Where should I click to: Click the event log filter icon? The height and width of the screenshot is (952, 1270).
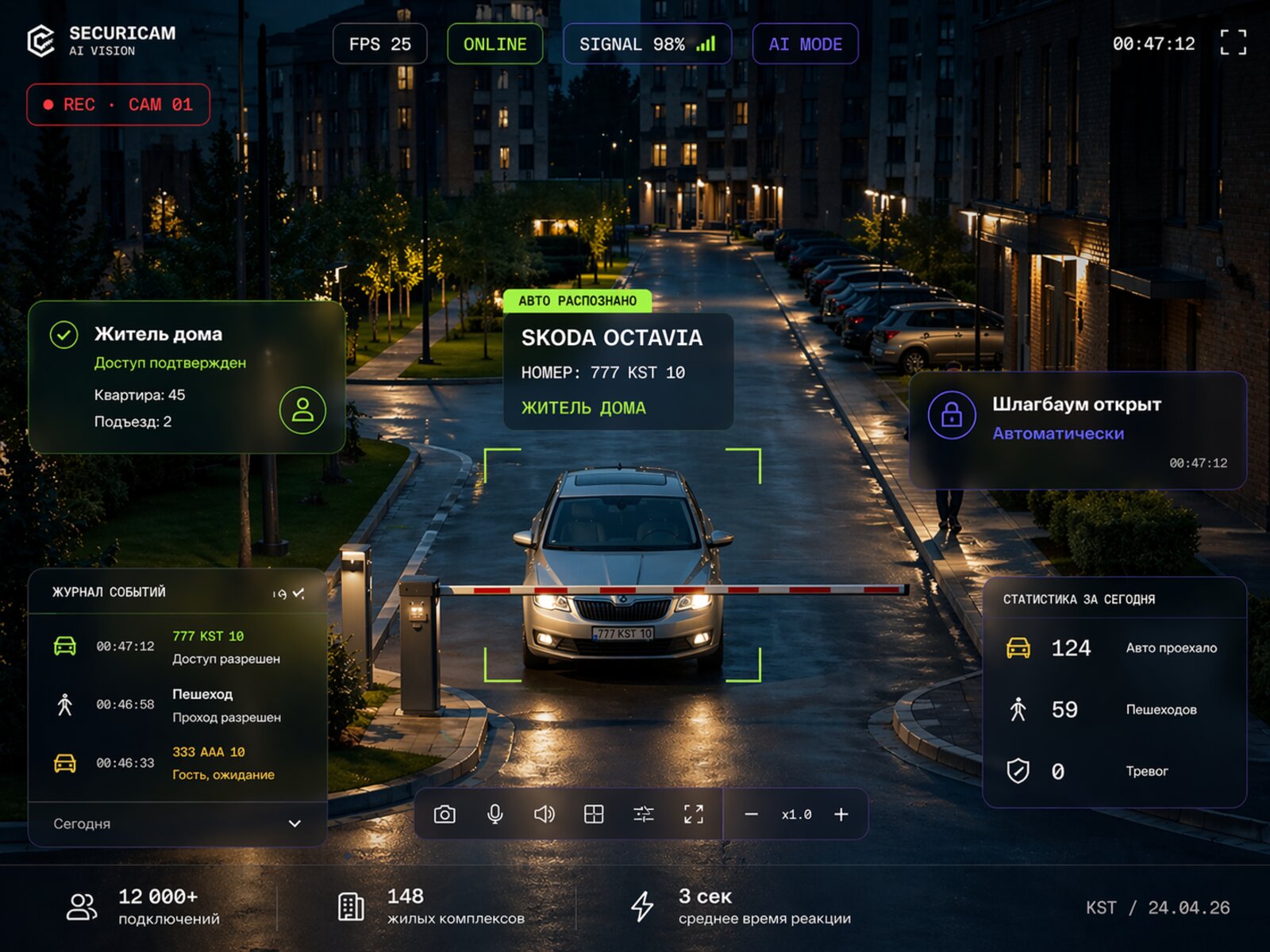[x=288, y=593]
